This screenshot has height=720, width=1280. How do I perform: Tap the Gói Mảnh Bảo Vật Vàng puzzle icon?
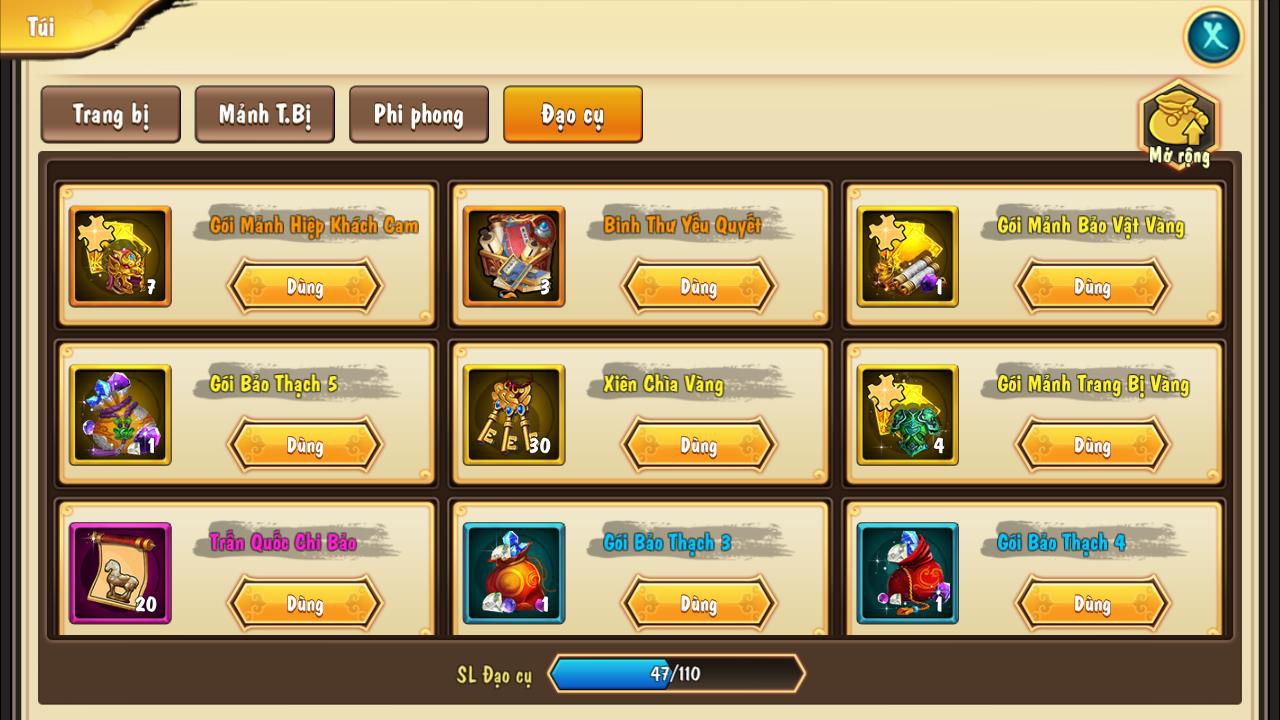pos(907,257)
